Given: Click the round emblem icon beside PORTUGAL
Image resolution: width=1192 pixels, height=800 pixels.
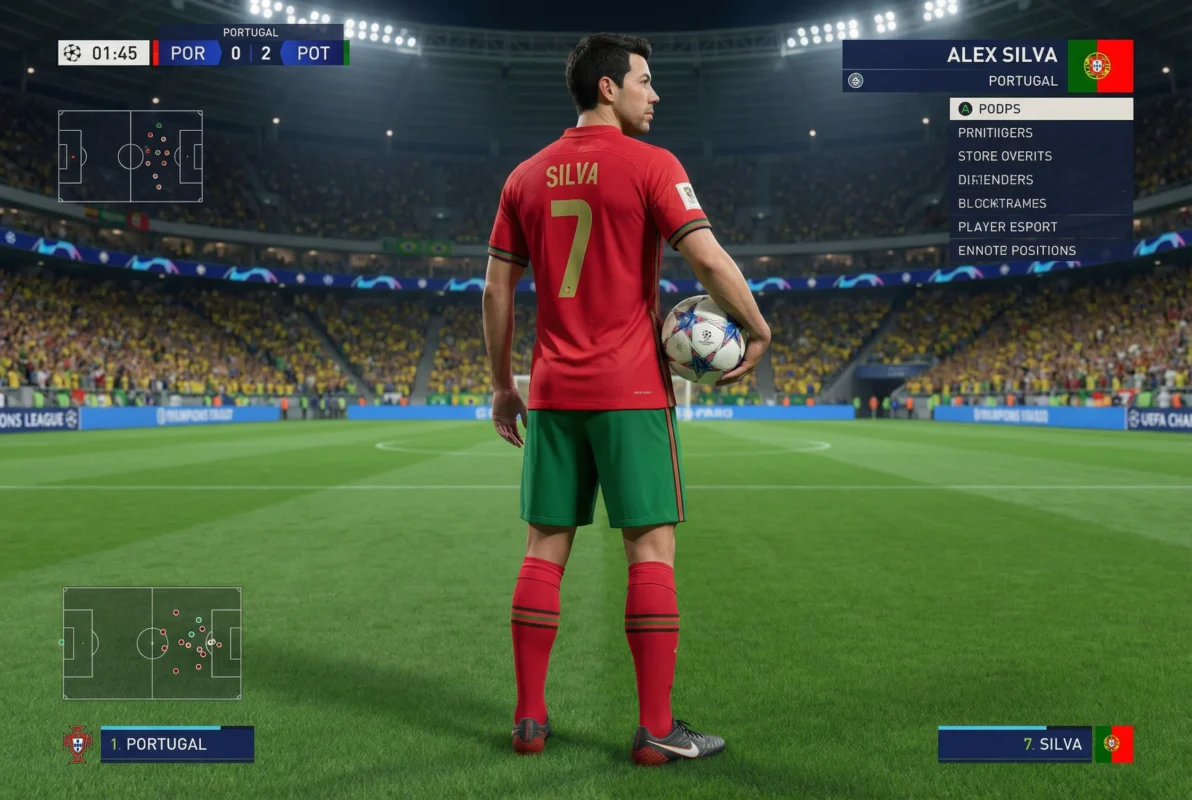Looking at the screenshot, I should pos(855,81).
